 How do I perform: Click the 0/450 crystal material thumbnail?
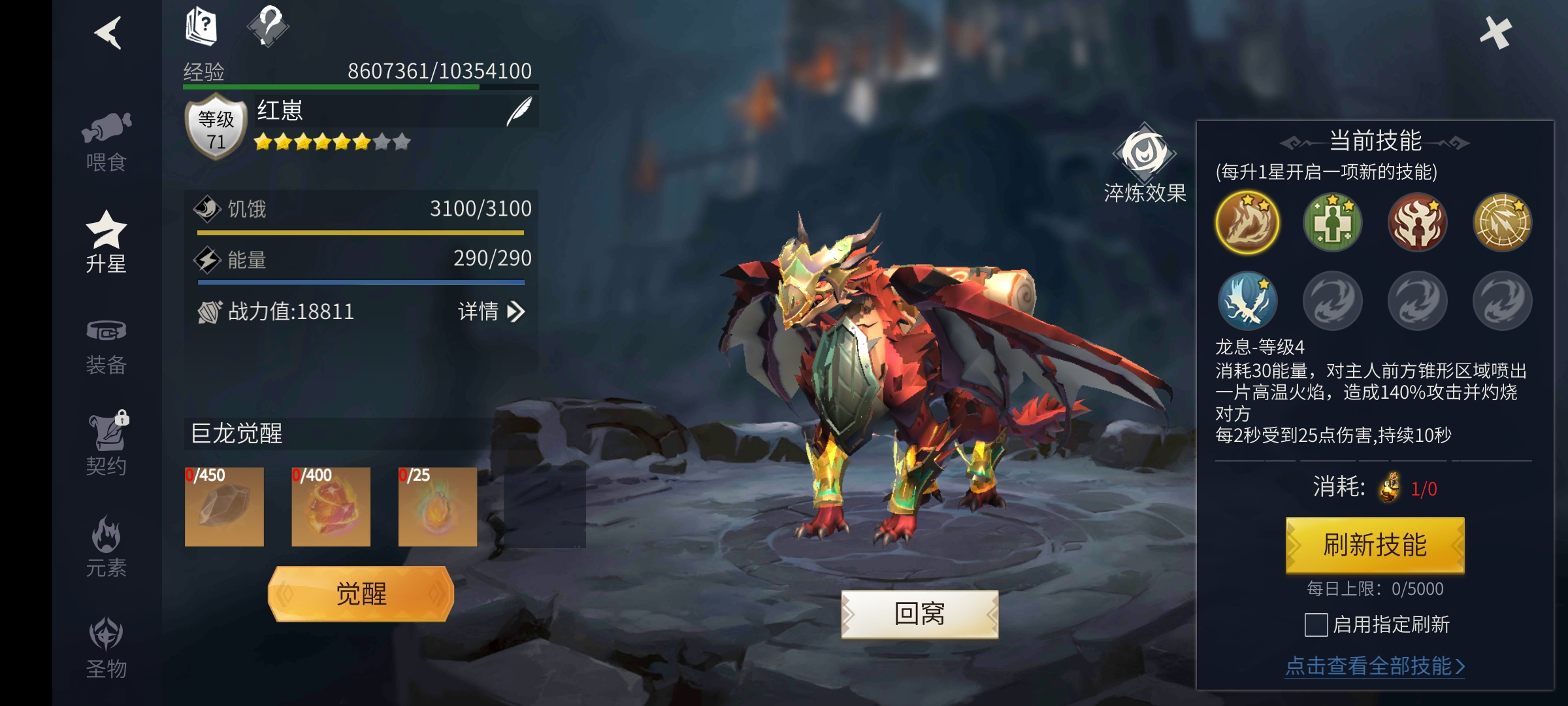click(x=224, y=507)
